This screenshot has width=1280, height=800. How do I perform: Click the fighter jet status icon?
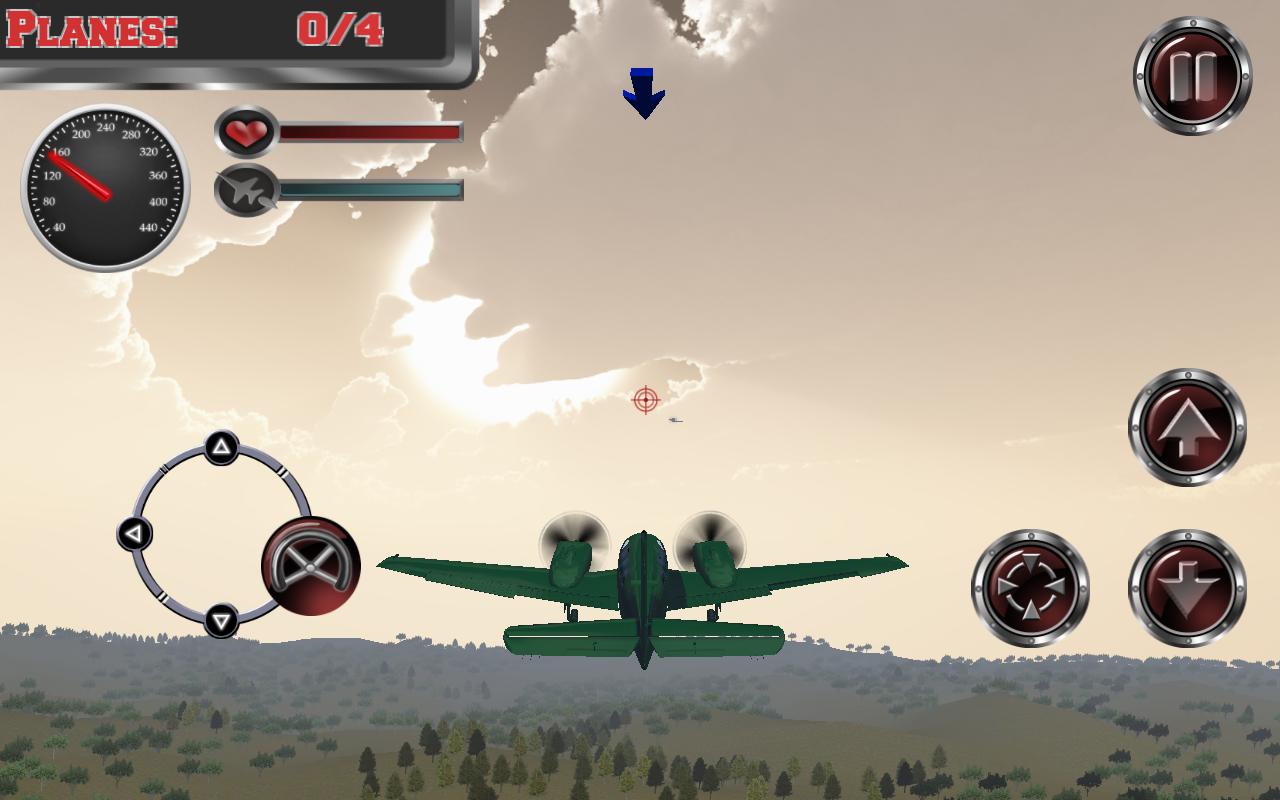tap(246, 191)
